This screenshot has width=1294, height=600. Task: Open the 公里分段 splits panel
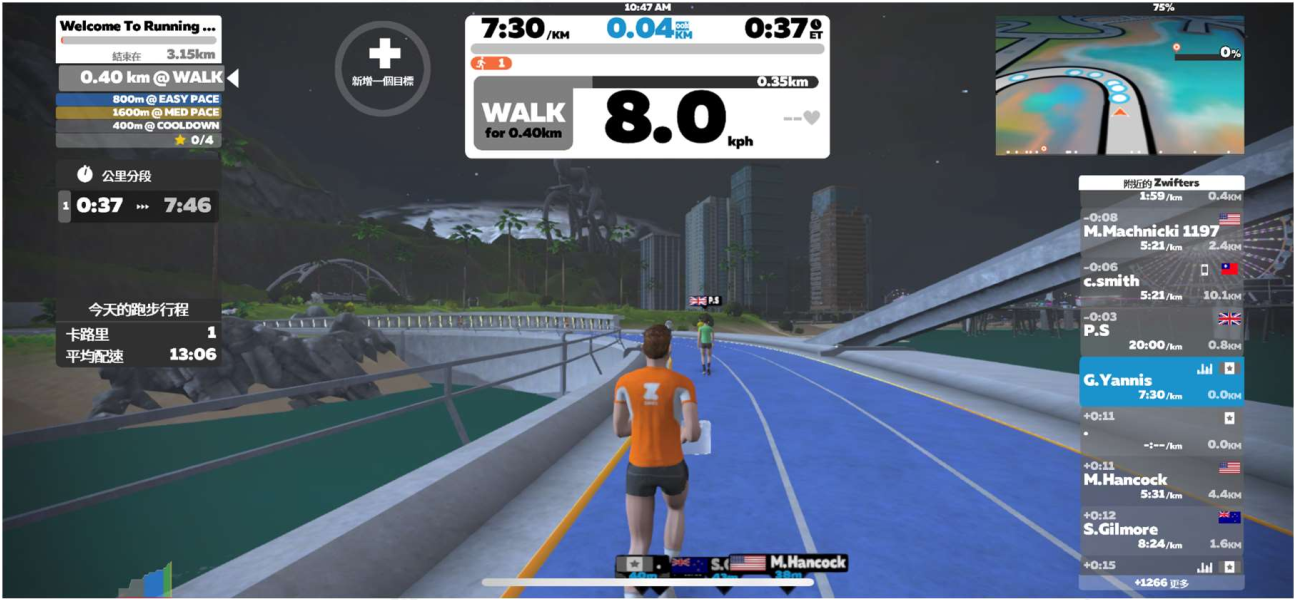click(138, 175)
